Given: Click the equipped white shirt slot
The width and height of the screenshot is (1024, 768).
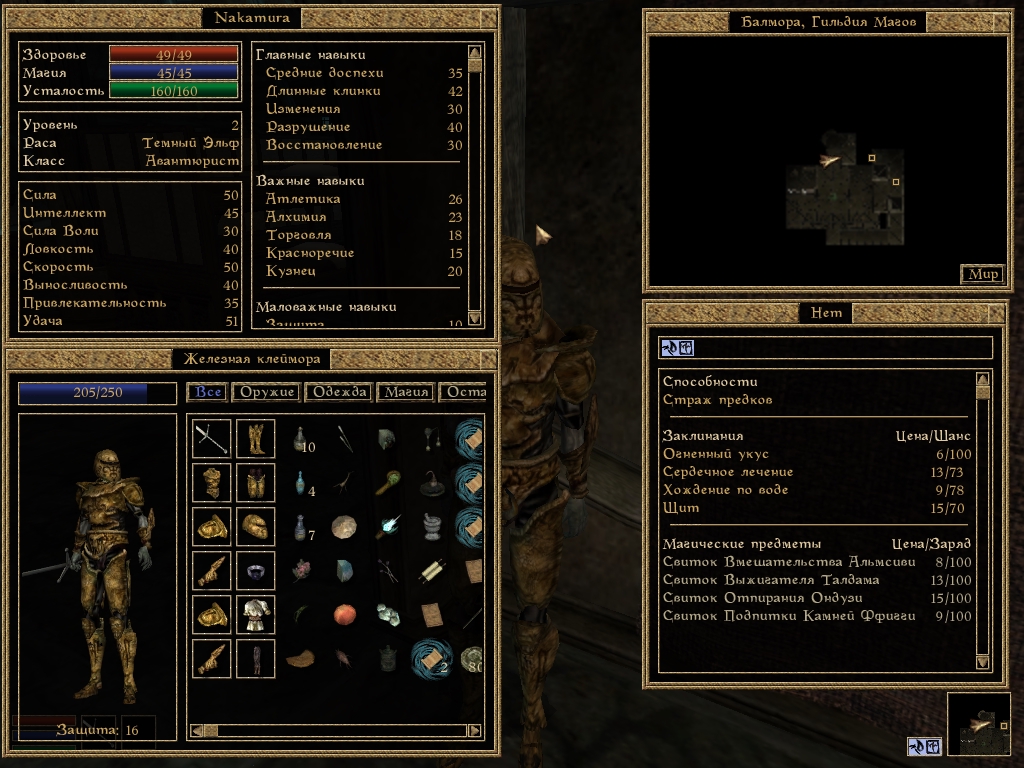Looking at the screenshot, I should coord(255,615).
